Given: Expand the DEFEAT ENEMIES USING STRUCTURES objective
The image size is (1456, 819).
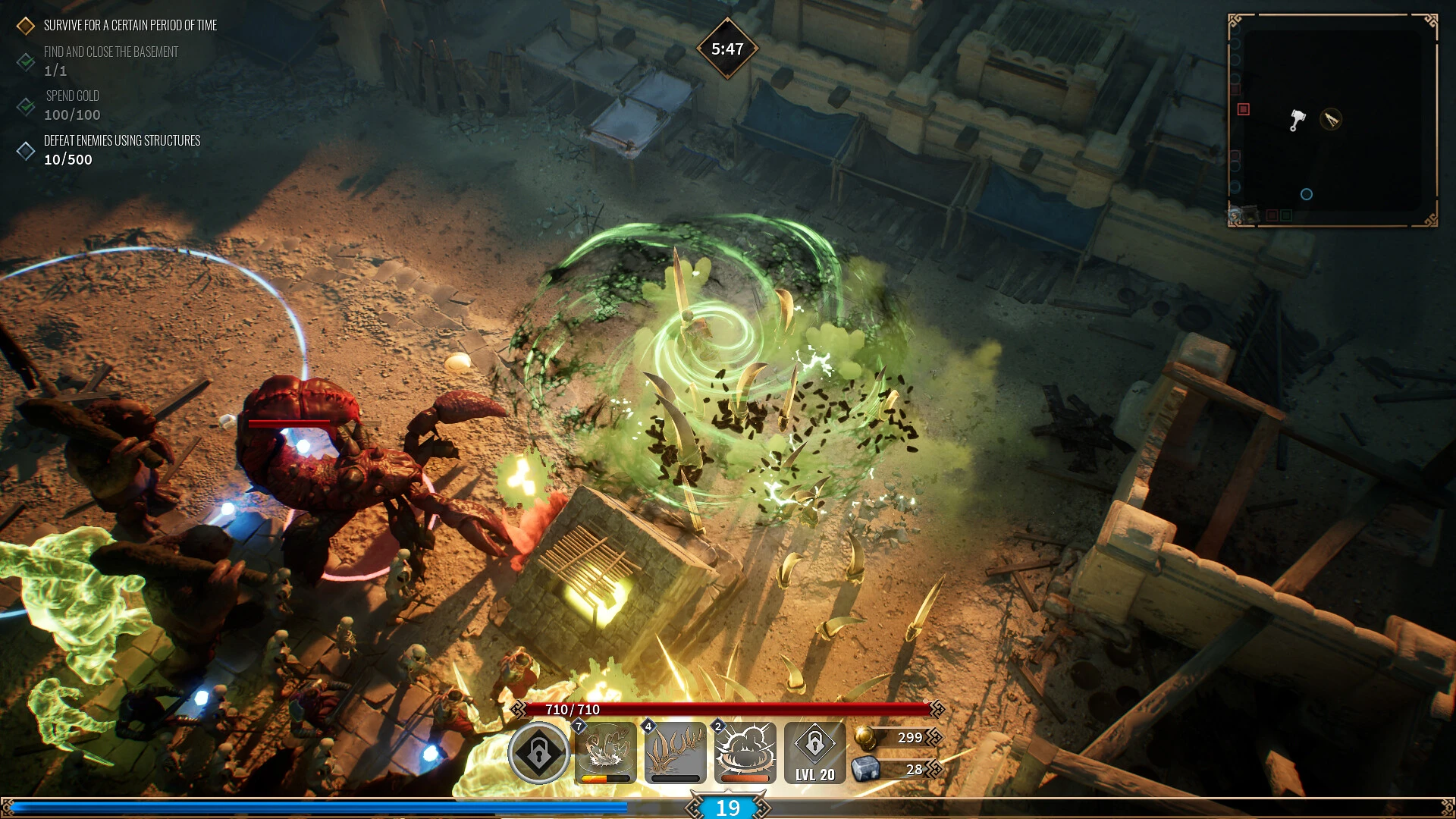Looking at the screenshot, I should pyautogui.click(x=25, y=149).
